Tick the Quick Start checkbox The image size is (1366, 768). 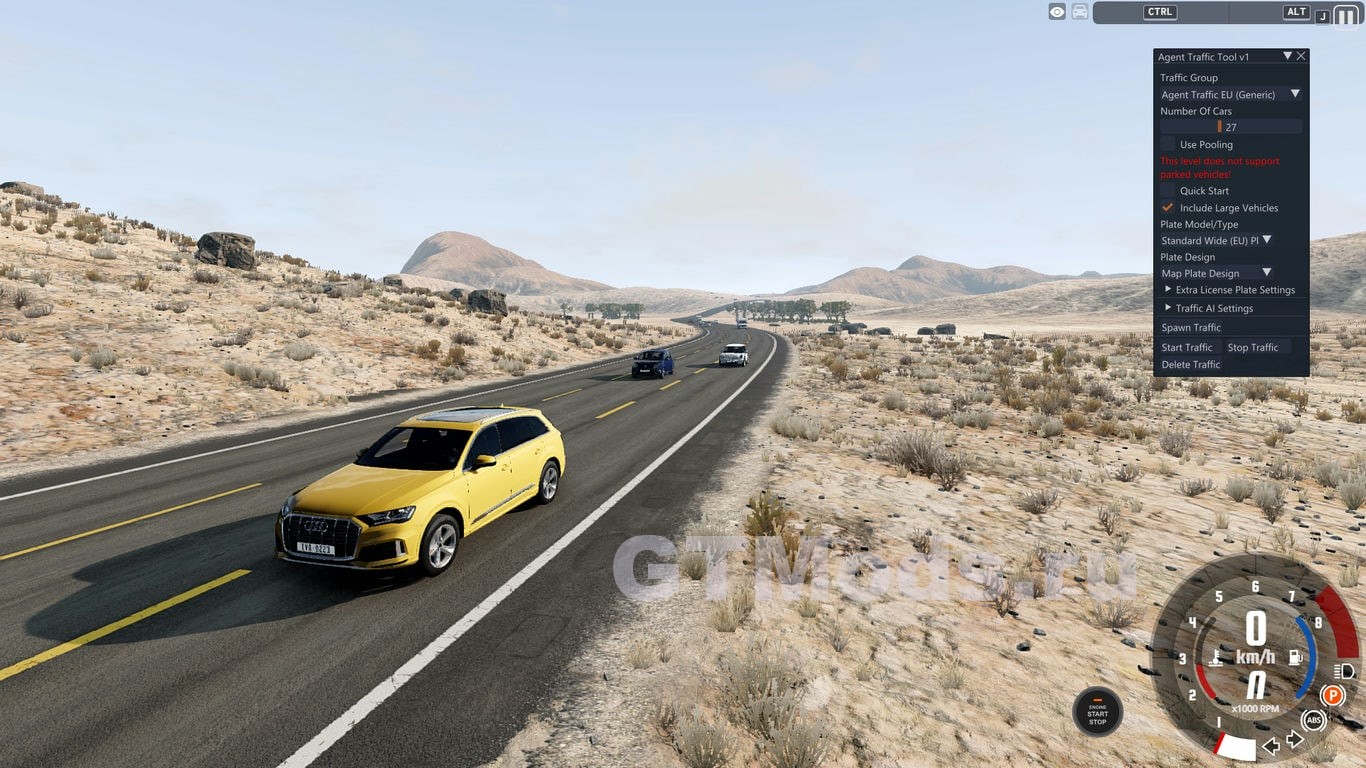click(x=1168, y=190)
